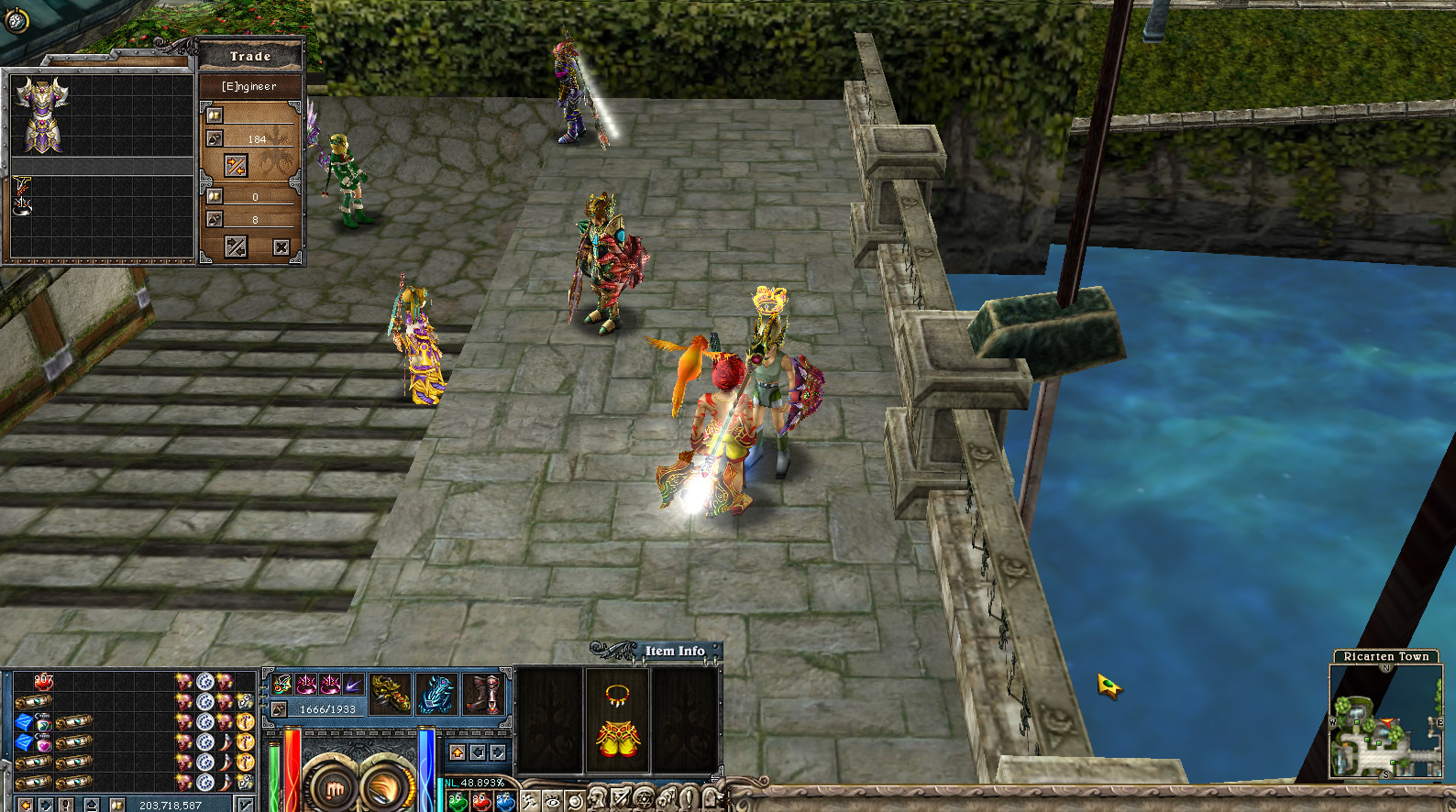Screen dimensions: 1456x812
Task: Click the blue mana potion quick slot
Action: (505, 803)
